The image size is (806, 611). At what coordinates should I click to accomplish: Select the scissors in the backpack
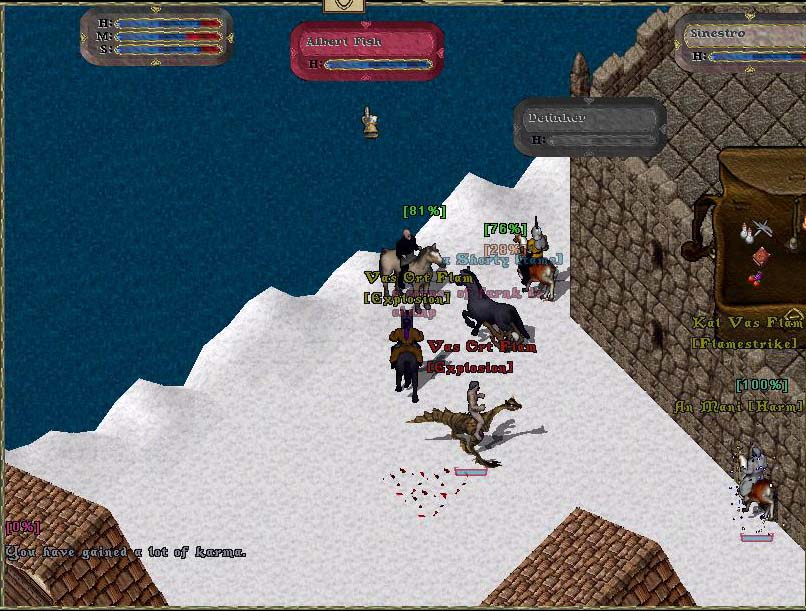point(765,227)
